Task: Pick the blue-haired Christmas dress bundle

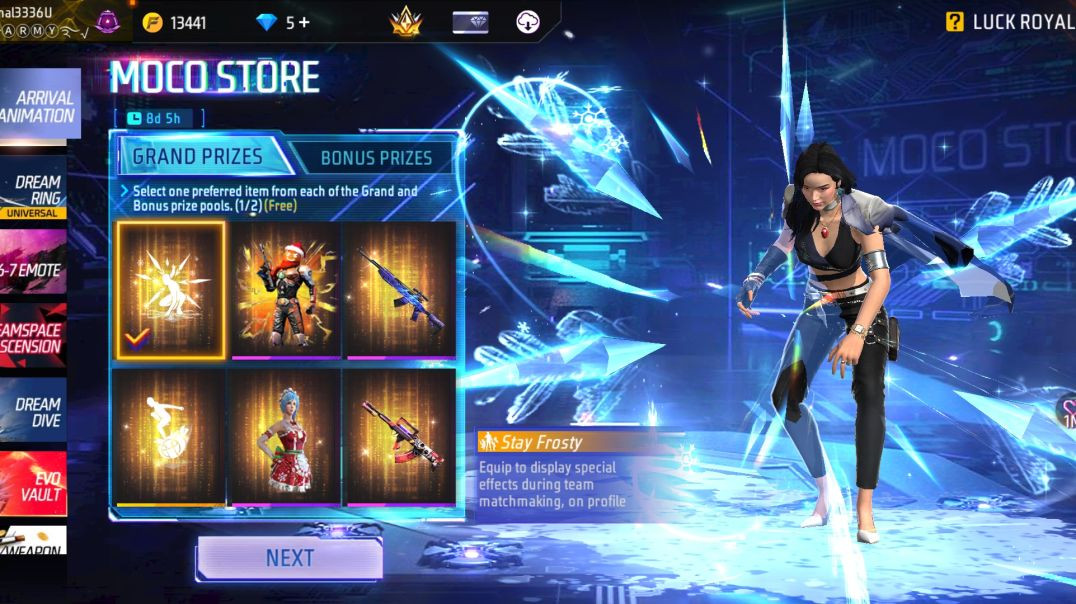Action: [285, 436]
